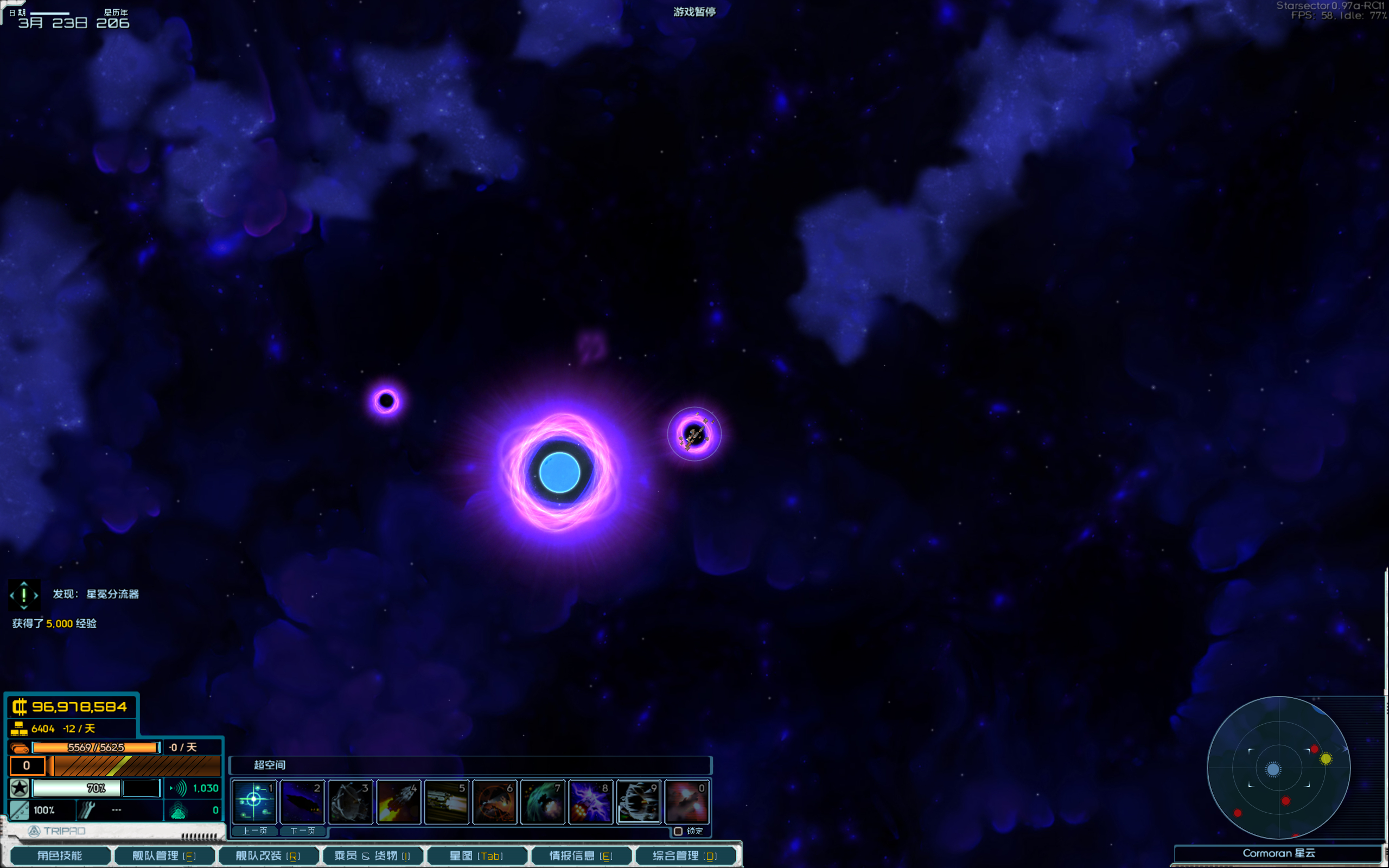1389x868 pixels.
Task: Click the left arrow beside the notification alert
Action: click(x=11, y=595)
